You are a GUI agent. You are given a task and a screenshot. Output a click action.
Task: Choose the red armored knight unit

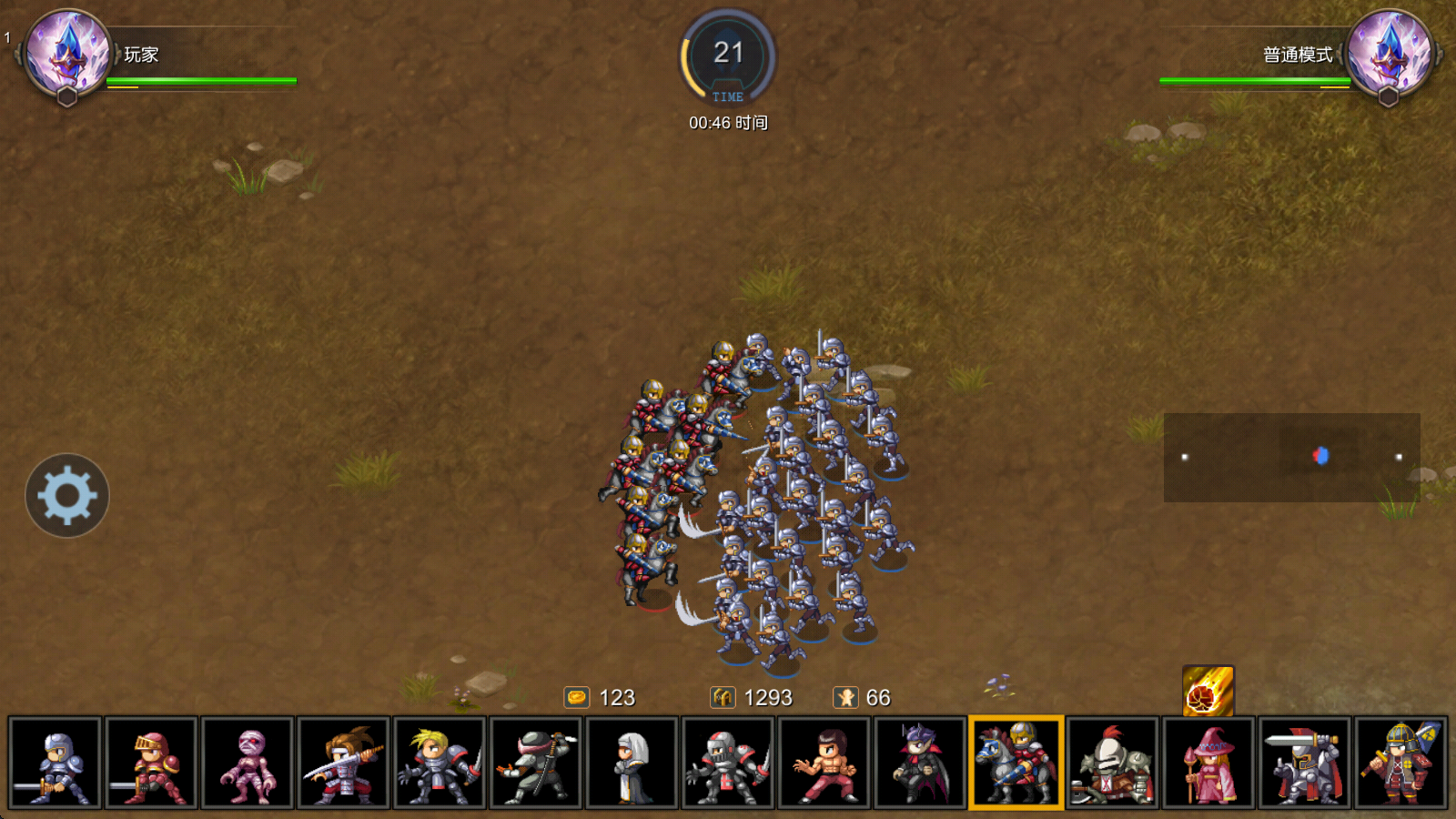pyautogui.click(x=151, y=763)
